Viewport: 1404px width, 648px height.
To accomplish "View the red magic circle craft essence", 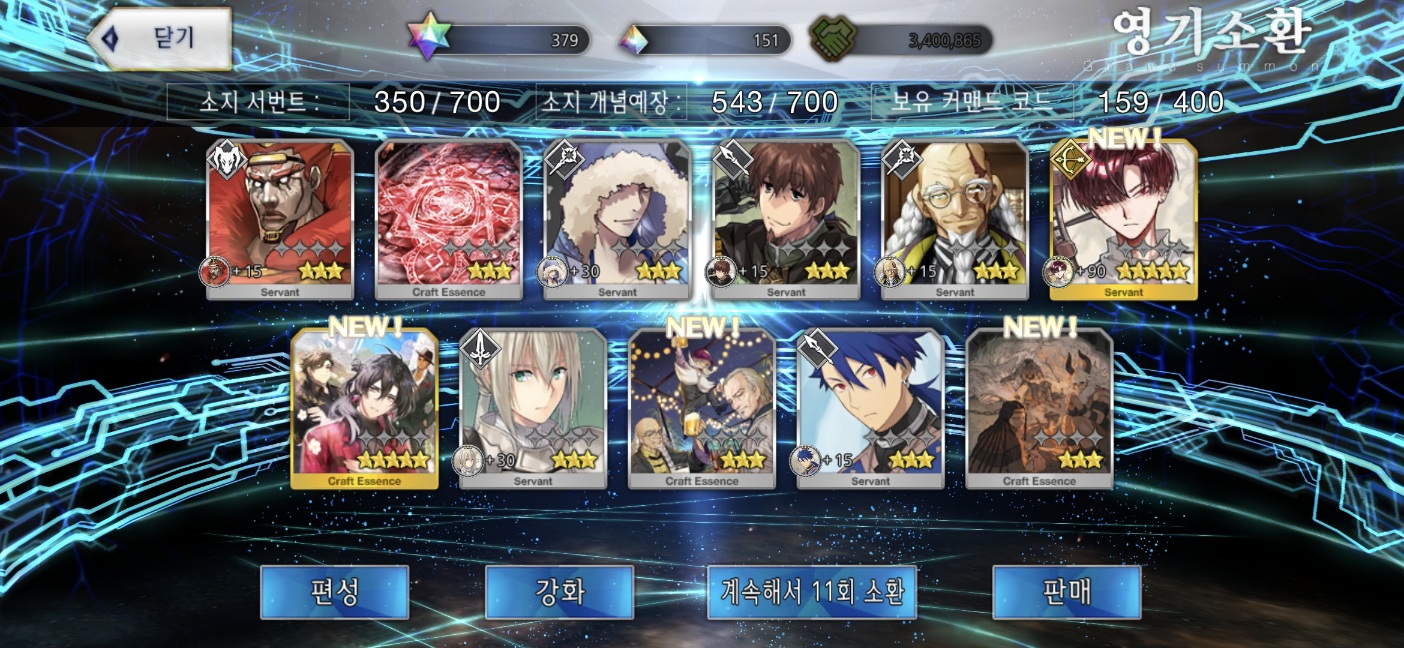I will point(448,219).
